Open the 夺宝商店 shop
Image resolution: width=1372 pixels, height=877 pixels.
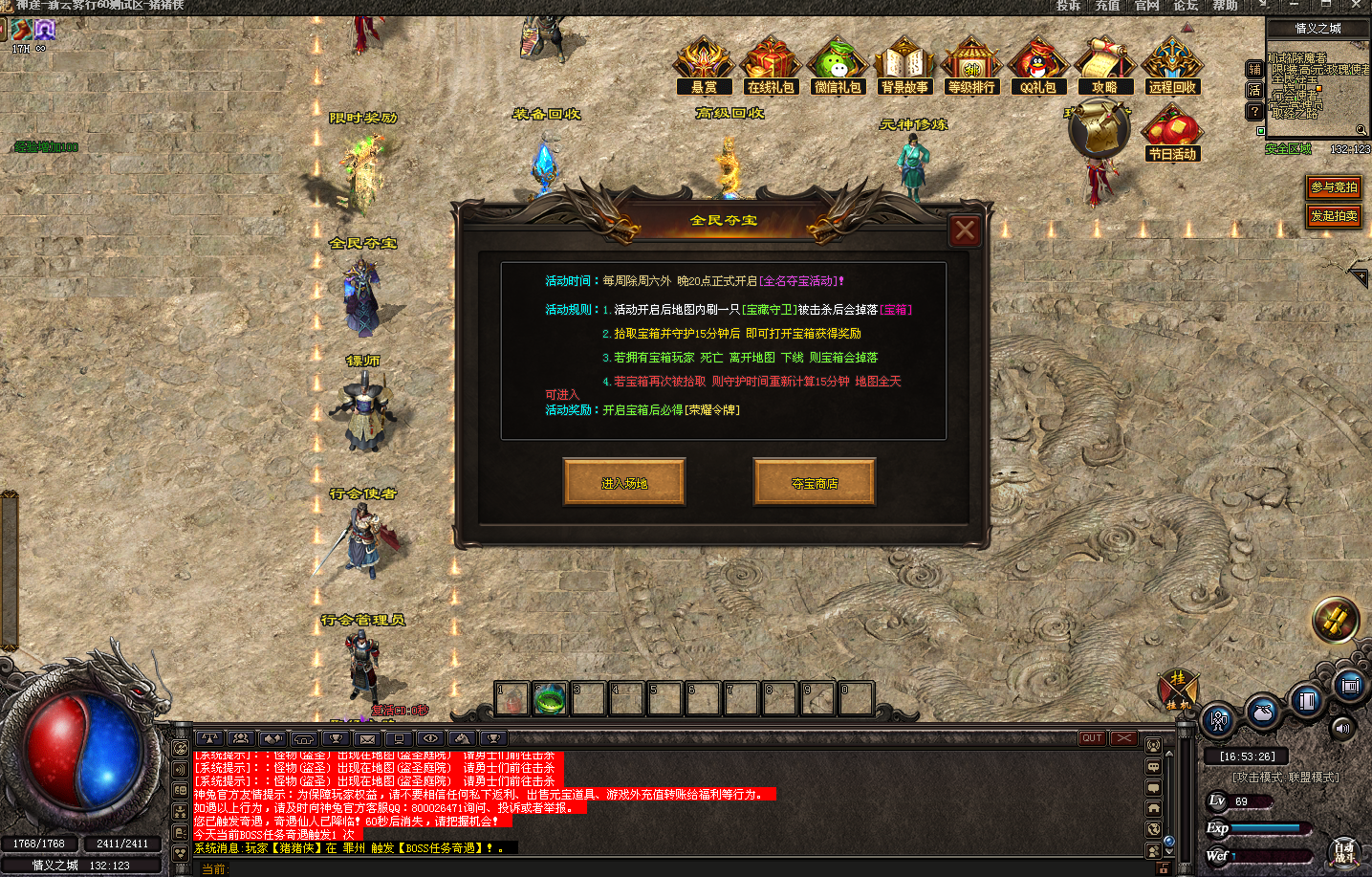[x=815, y=482]
